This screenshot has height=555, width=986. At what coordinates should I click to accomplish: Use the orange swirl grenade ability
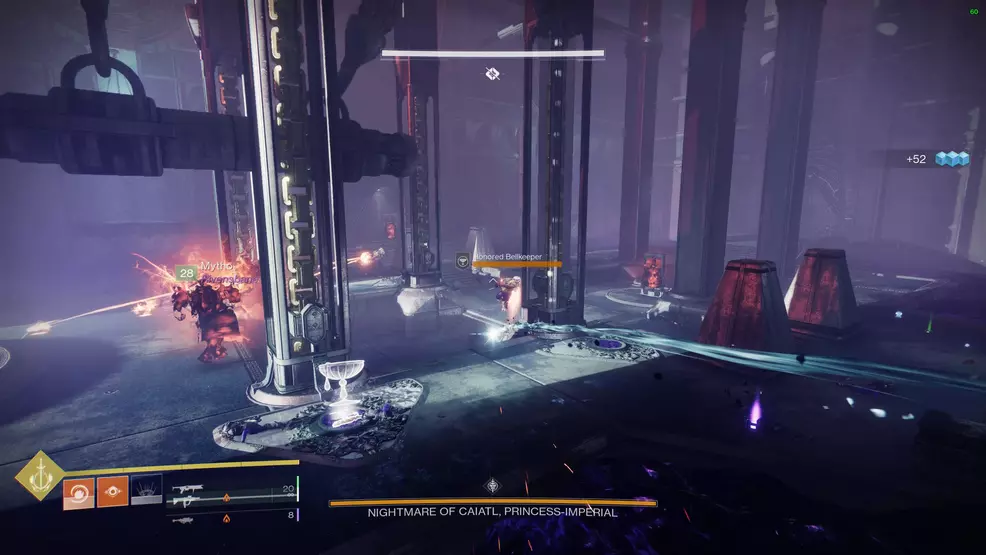tap(79, 491)
